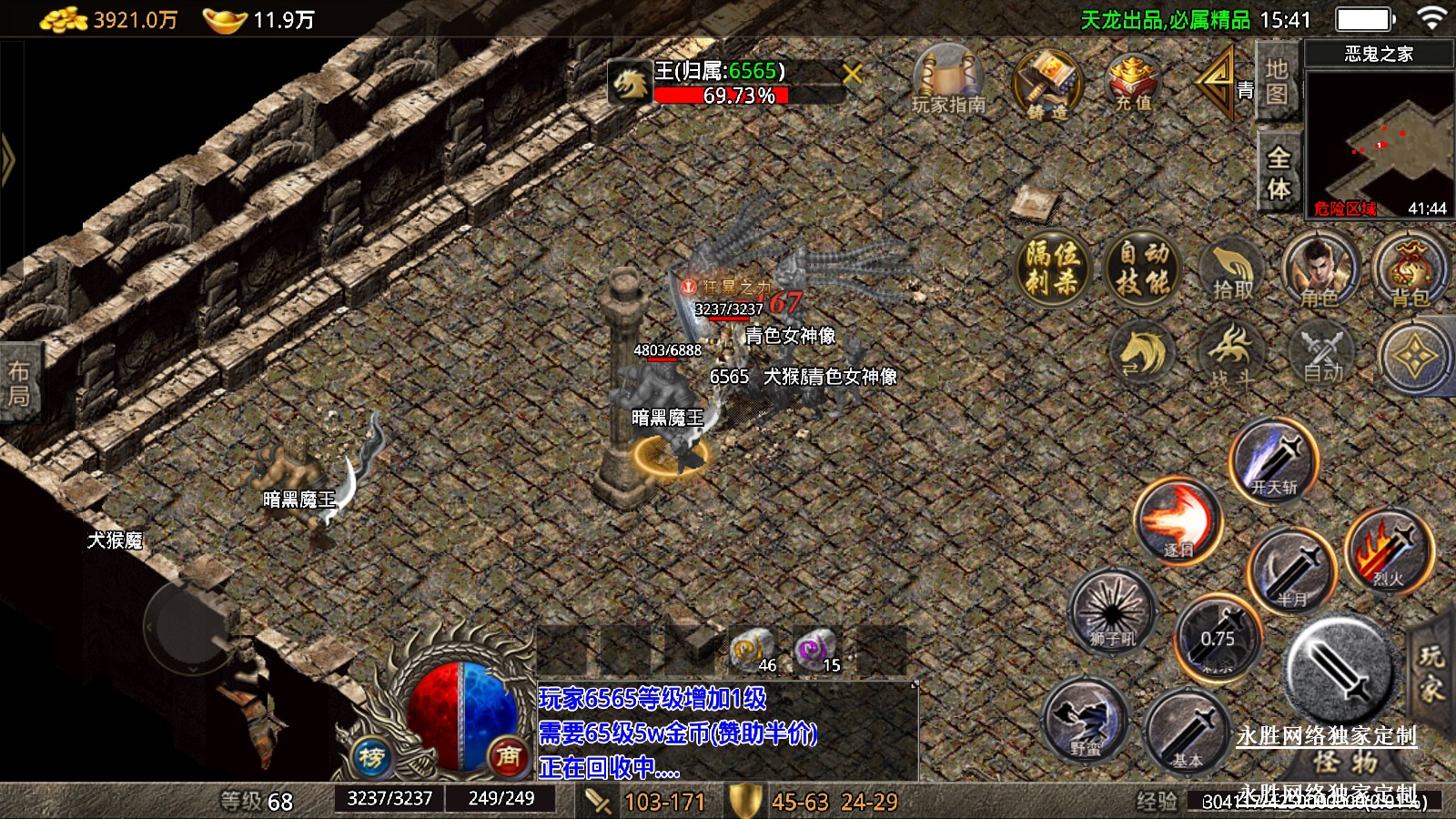Toggle the 隔位刺杀 option
Image resolution: width=1456 pixels, height=819 pixels.
(x=1052, y=268)
